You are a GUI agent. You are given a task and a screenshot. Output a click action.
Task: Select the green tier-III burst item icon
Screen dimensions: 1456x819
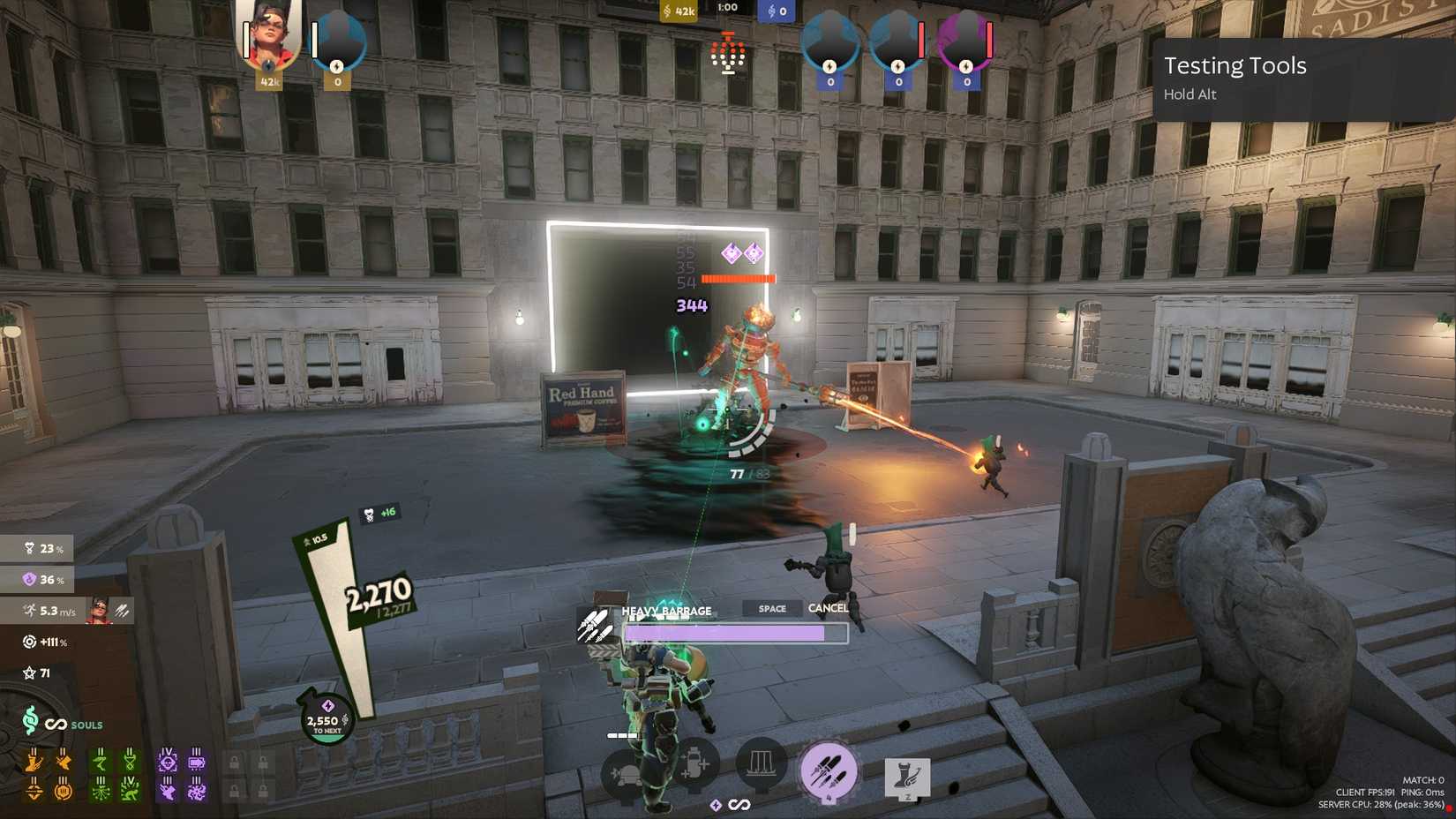[x=101, y=791]
